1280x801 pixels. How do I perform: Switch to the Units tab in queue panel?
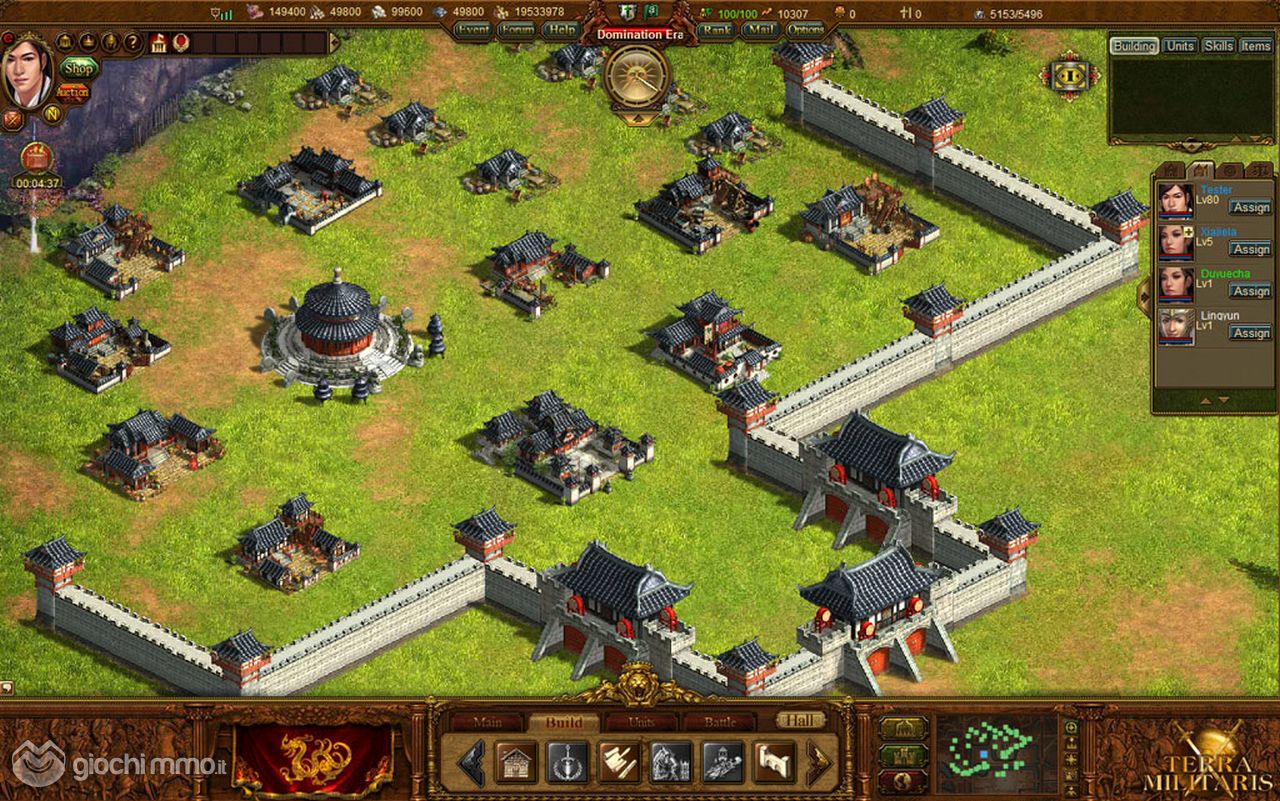[x=1180, y=46]
